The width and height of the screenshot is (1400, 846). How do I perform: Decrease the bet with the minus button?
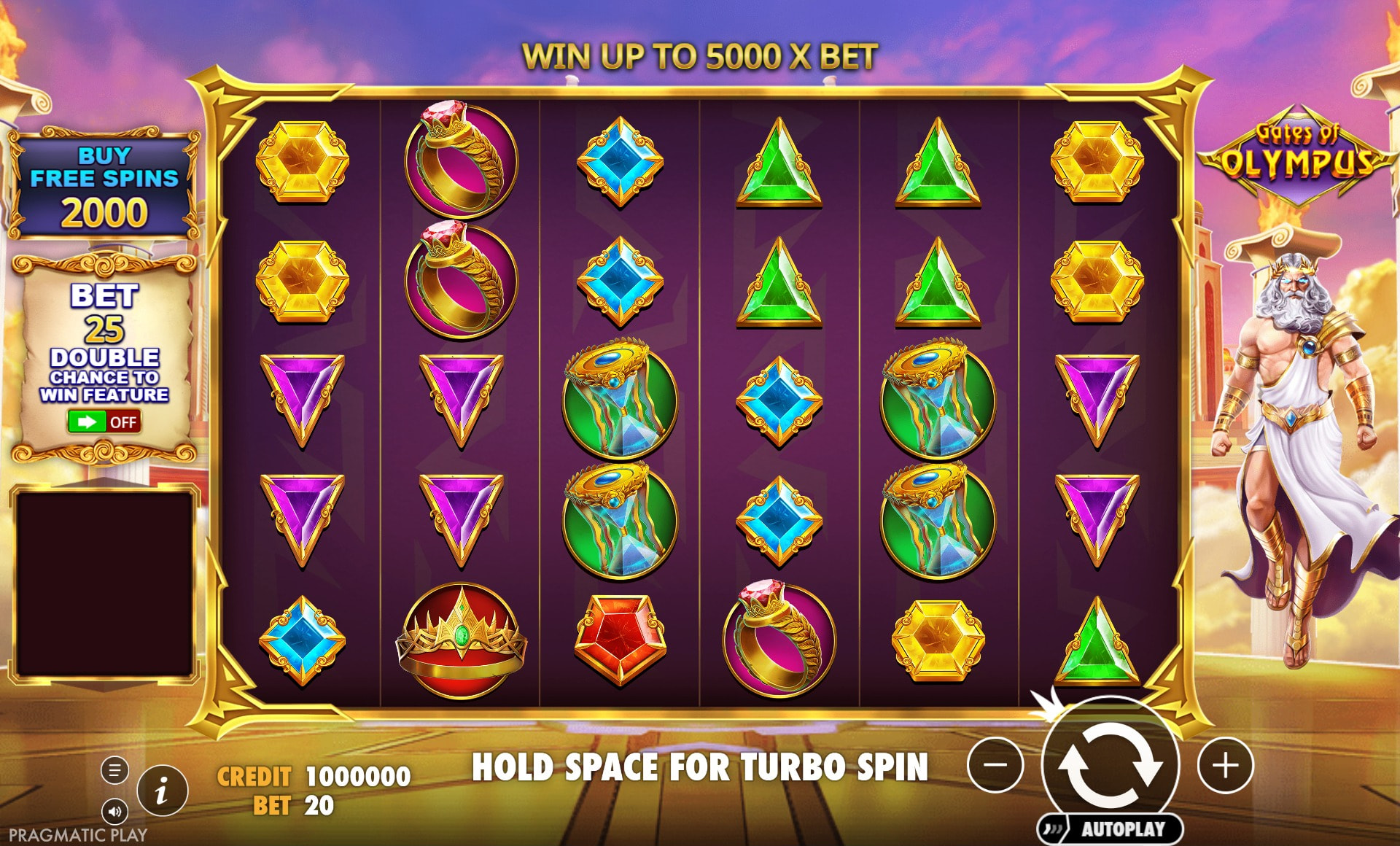(995, 765)
